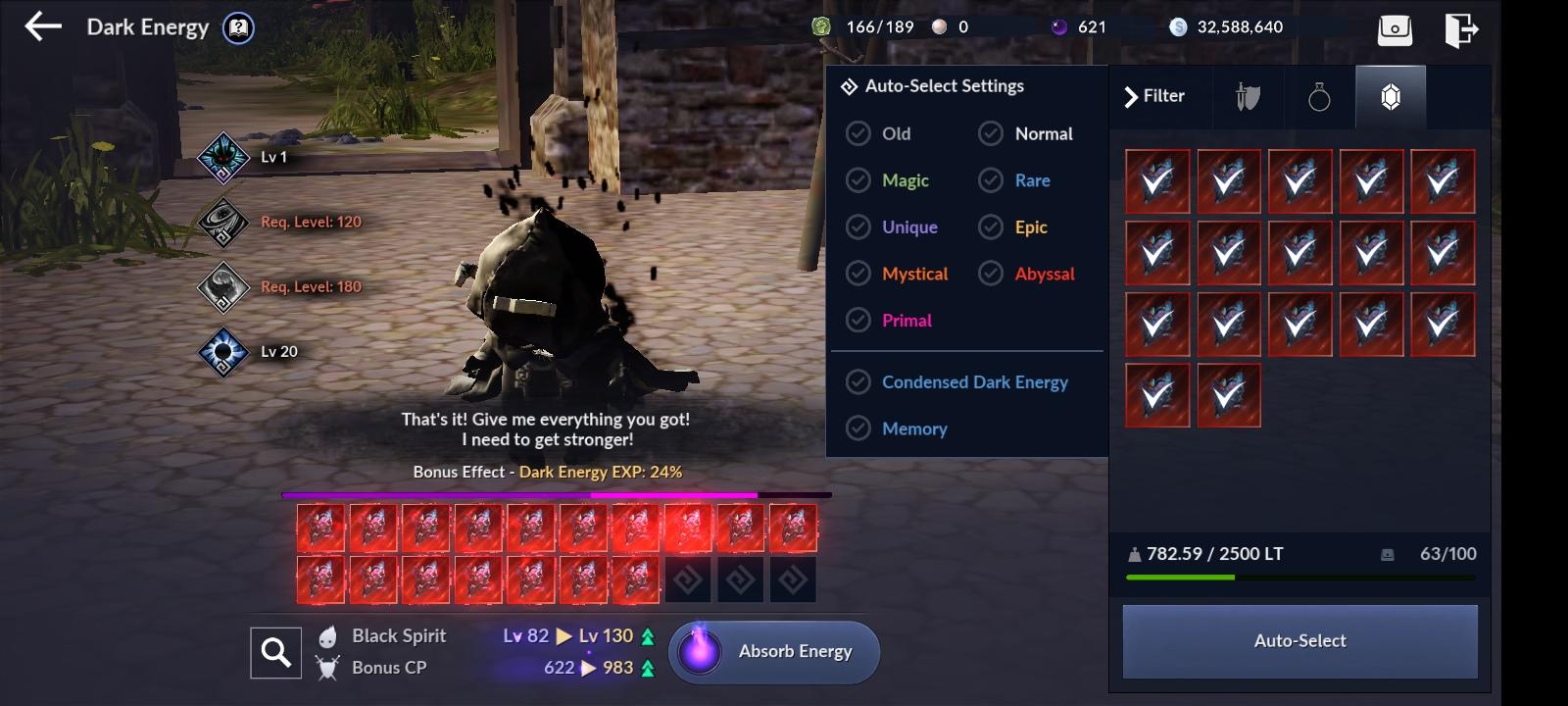1568x706 pixels.
Task: Check the Condensed Dark Energy option
Action: point(858,382)
